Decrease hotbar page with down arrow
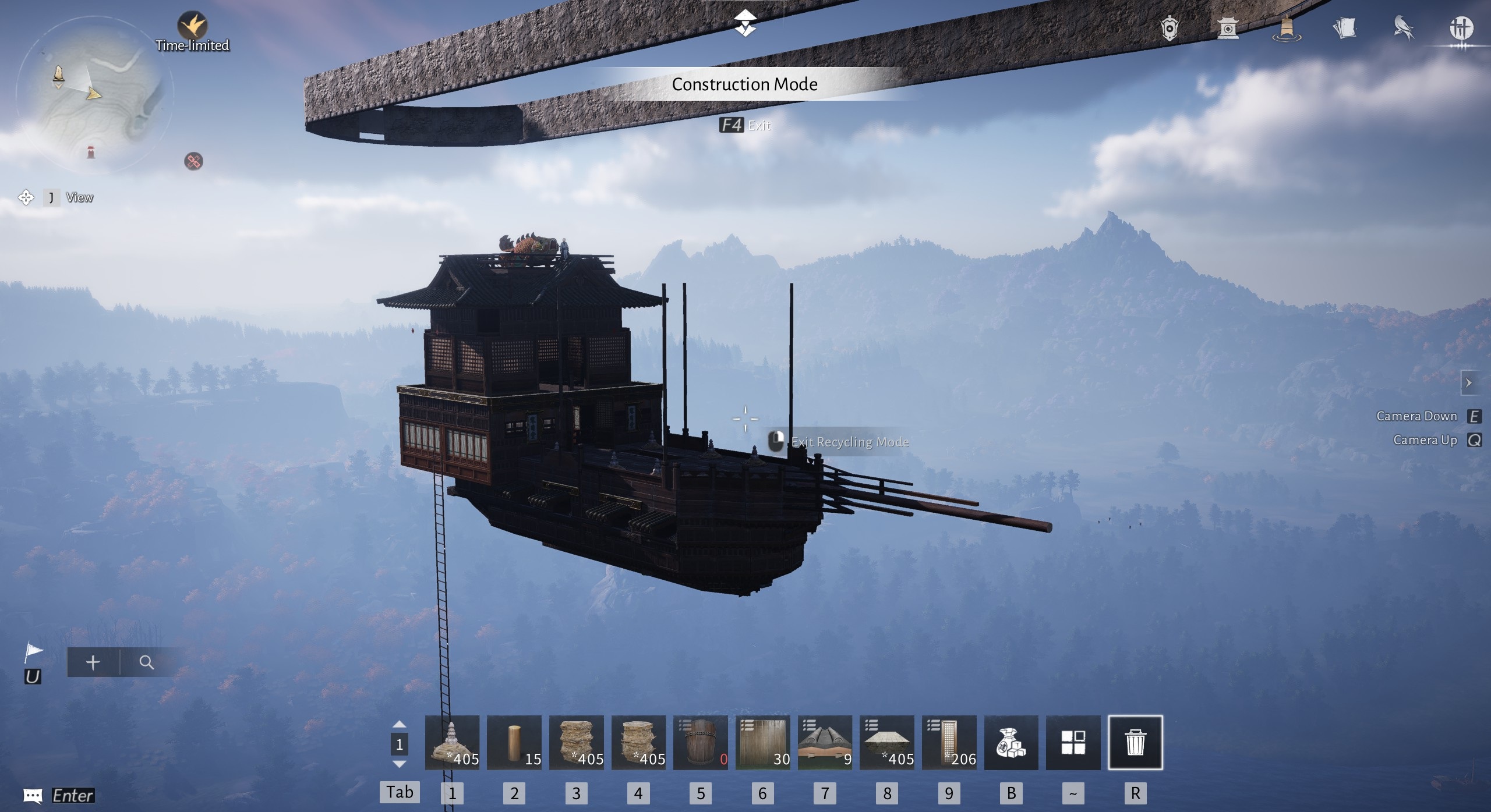The height and width of the screenshot is (812, 1491). (399, 764)
